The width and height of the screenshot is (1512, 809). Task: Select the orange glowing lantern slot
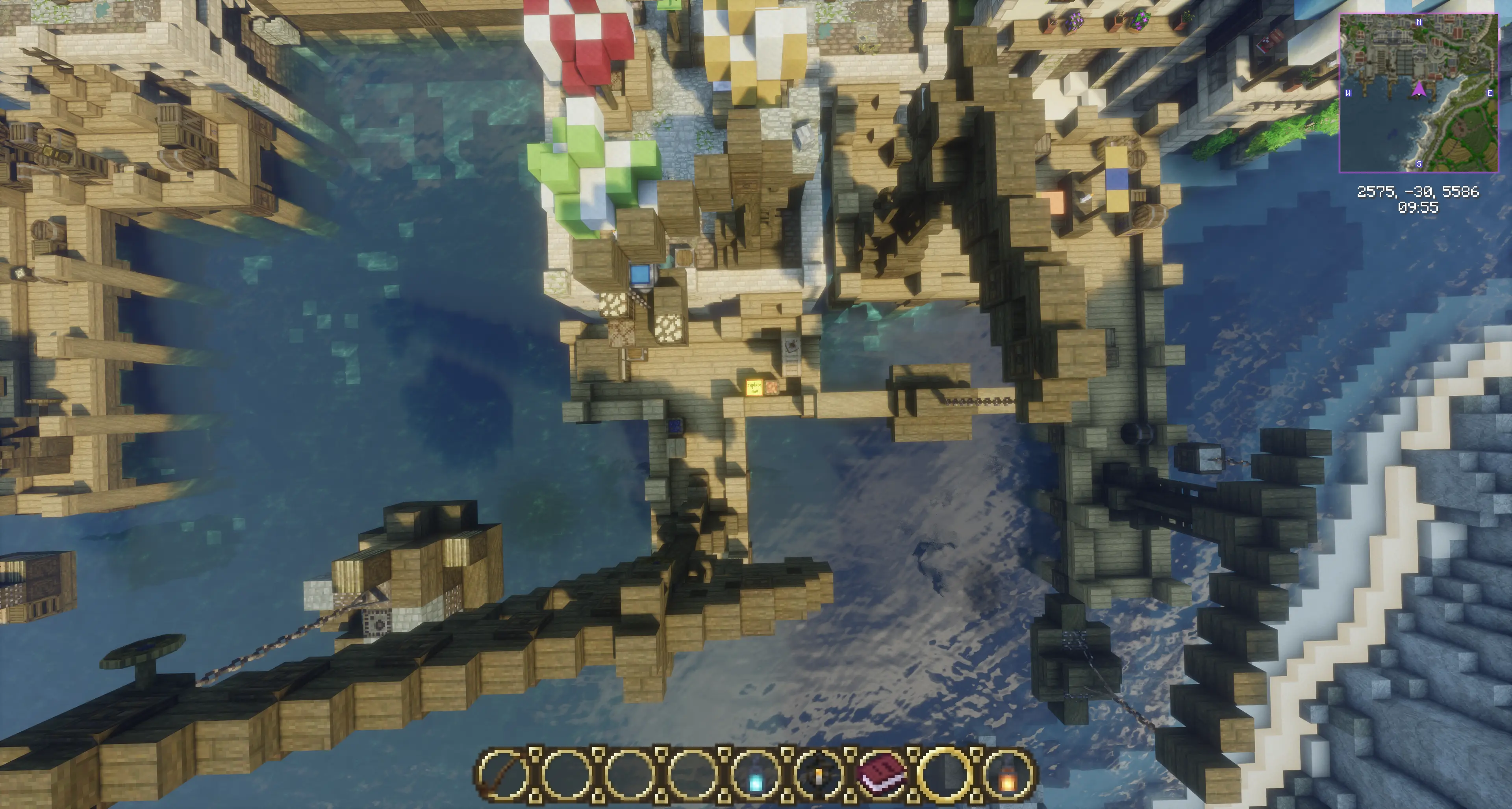click(x=1008, y=775)
